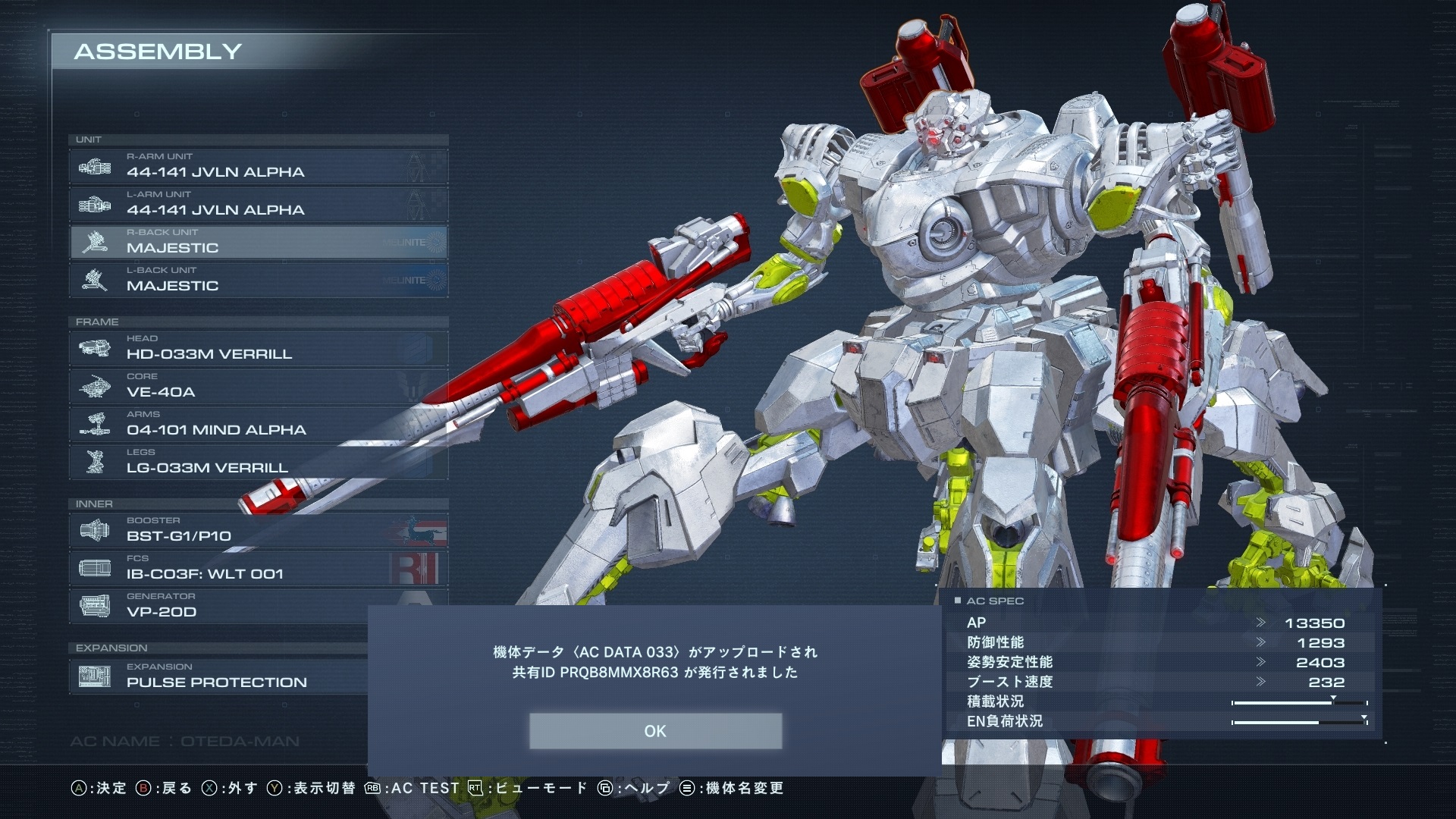The height and width of the screenshot is (819, 1456).
Task: Open the BOOSTER BST-G1/P10 slot
Action: 258,530
